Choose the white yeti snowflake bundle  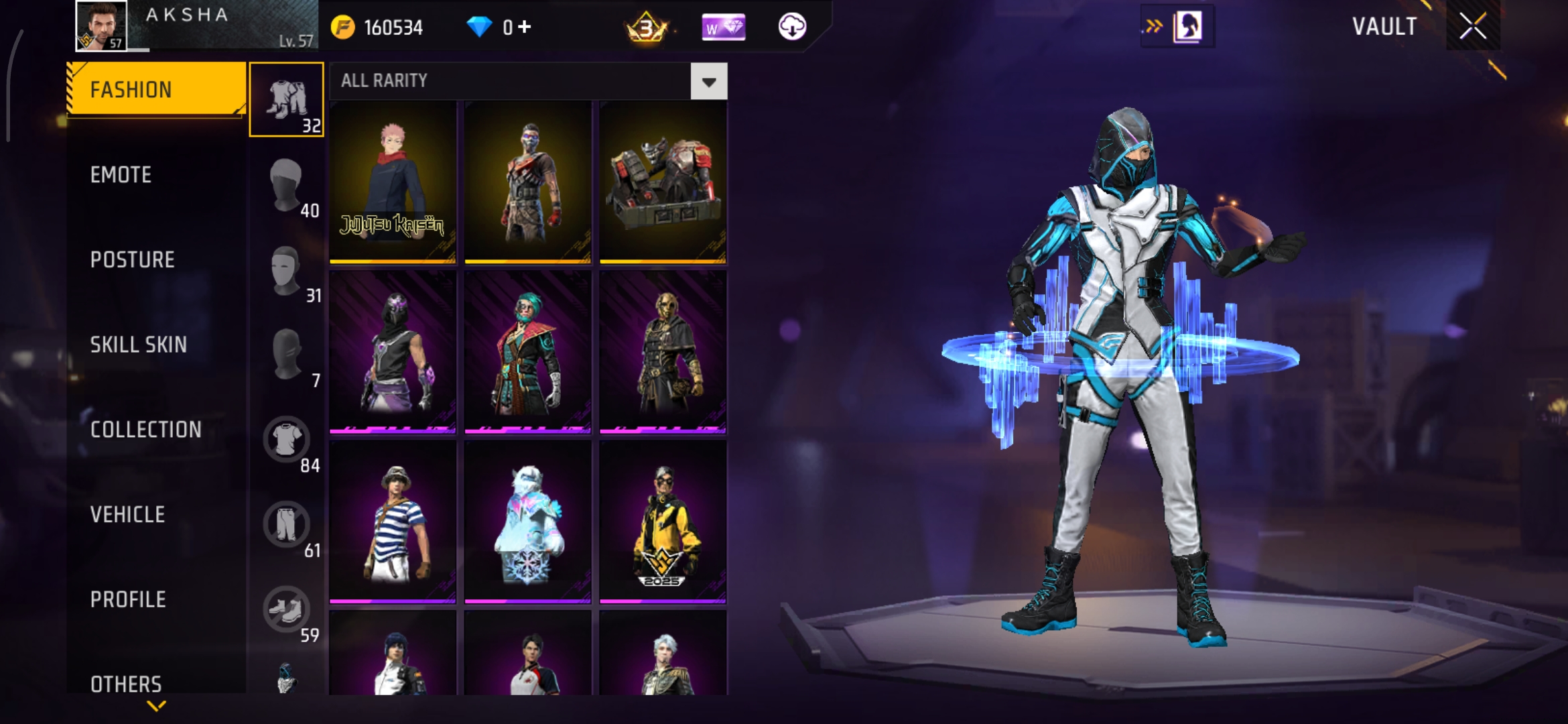tap(528, 522)
